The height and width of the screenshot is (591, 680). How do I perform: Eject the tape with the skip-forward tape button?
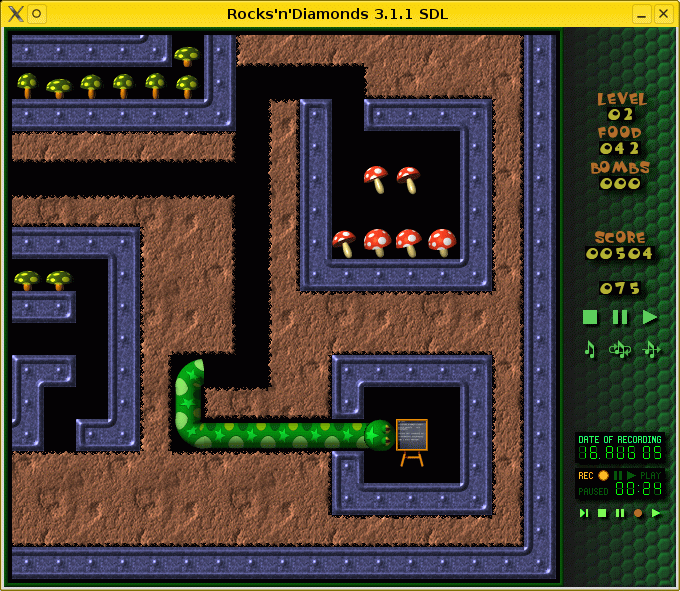(584, 513)
